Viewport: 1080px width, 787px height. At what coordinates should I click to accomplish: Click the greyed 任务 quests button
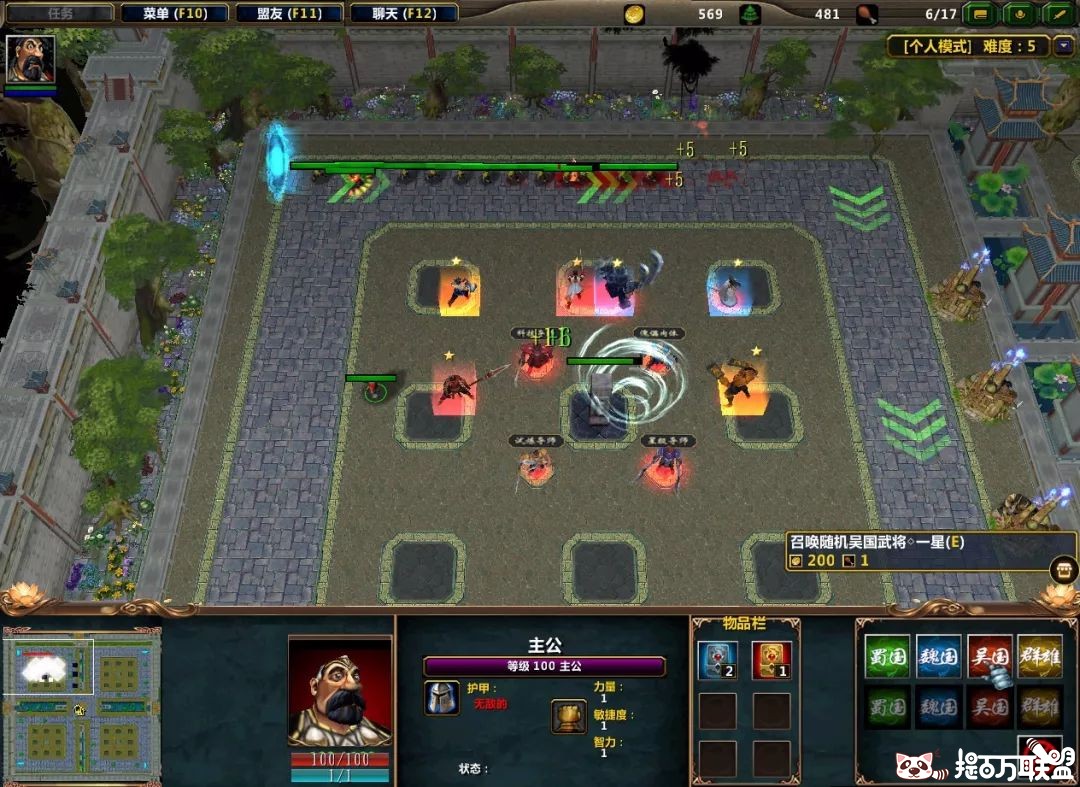[60, 14]
